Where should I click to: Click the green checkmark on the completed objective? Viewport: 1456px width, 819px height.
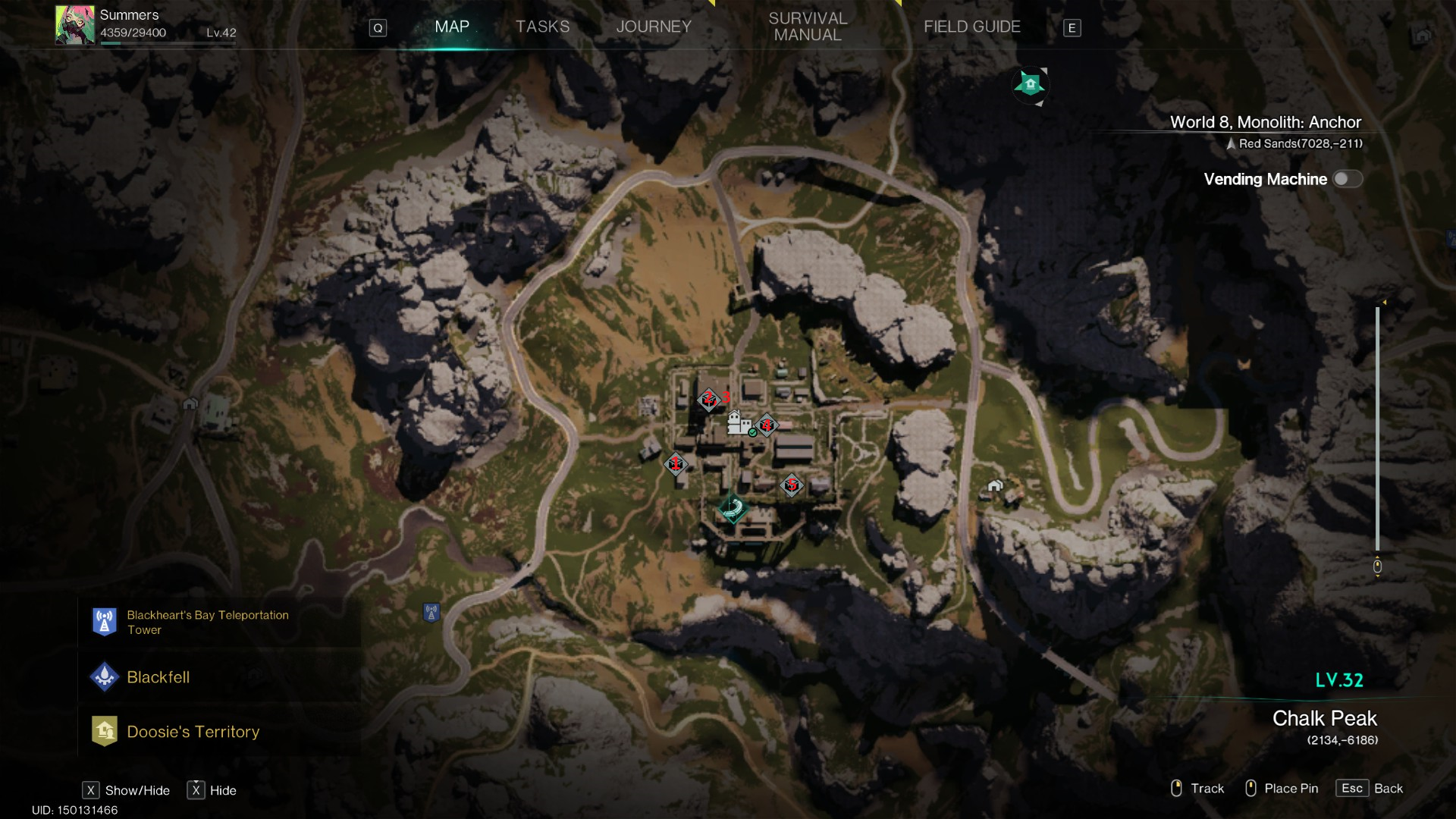[x=753, y=432]
